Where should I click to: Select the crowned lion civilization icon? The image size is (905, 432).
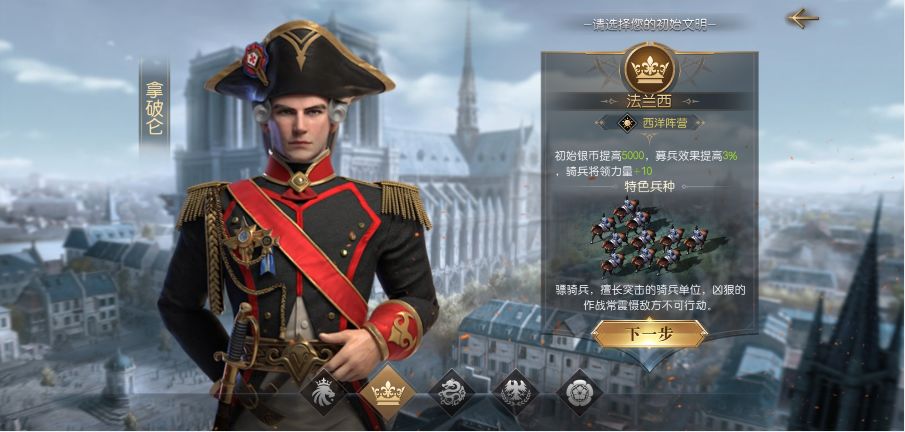click(x=323, y=392)
